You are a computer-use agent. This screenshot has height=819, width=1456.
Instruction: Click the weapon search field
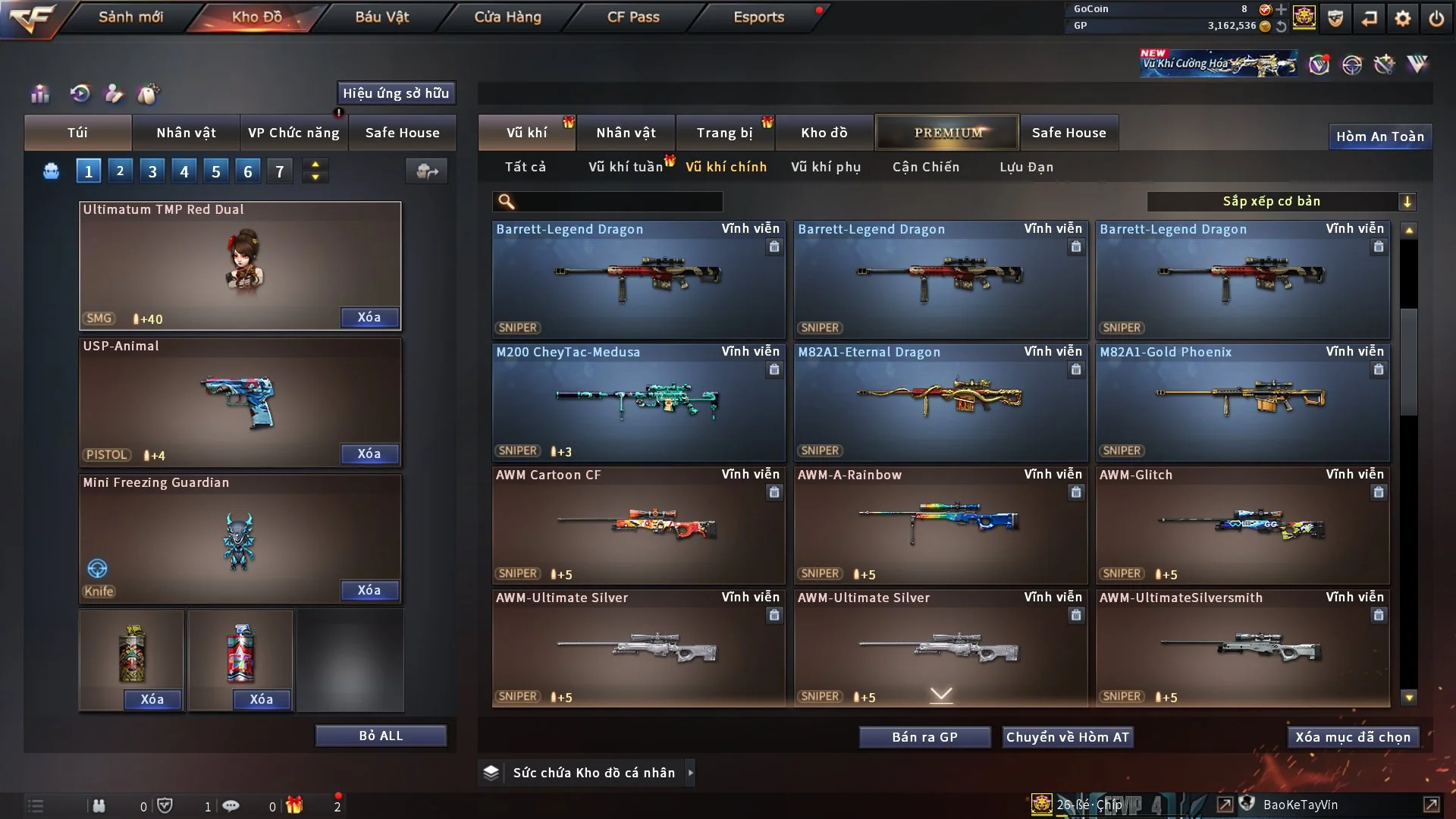click(x=618, y=202)
